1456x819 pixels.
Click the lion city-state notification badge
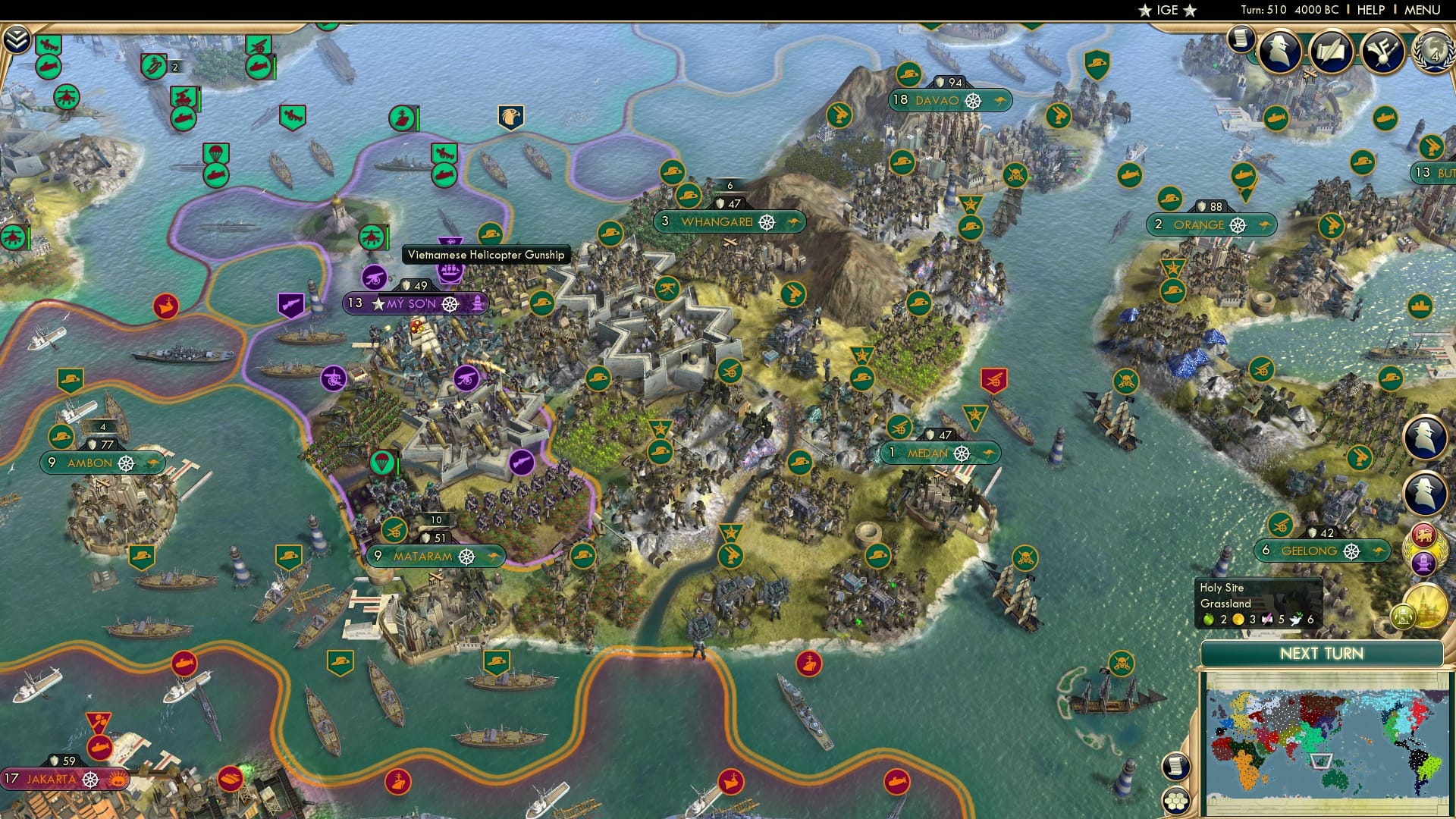coord(1424,534)
